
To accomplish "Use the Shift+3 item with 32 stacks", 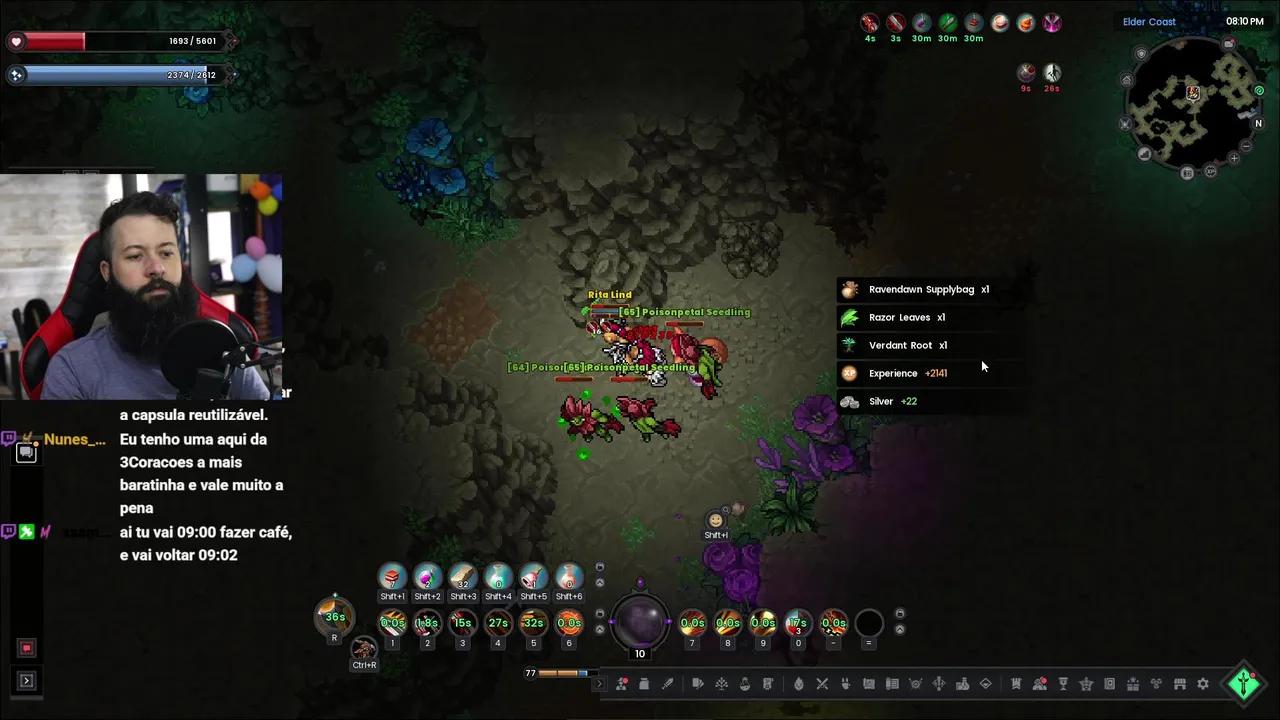I will [x=463, y=577].
